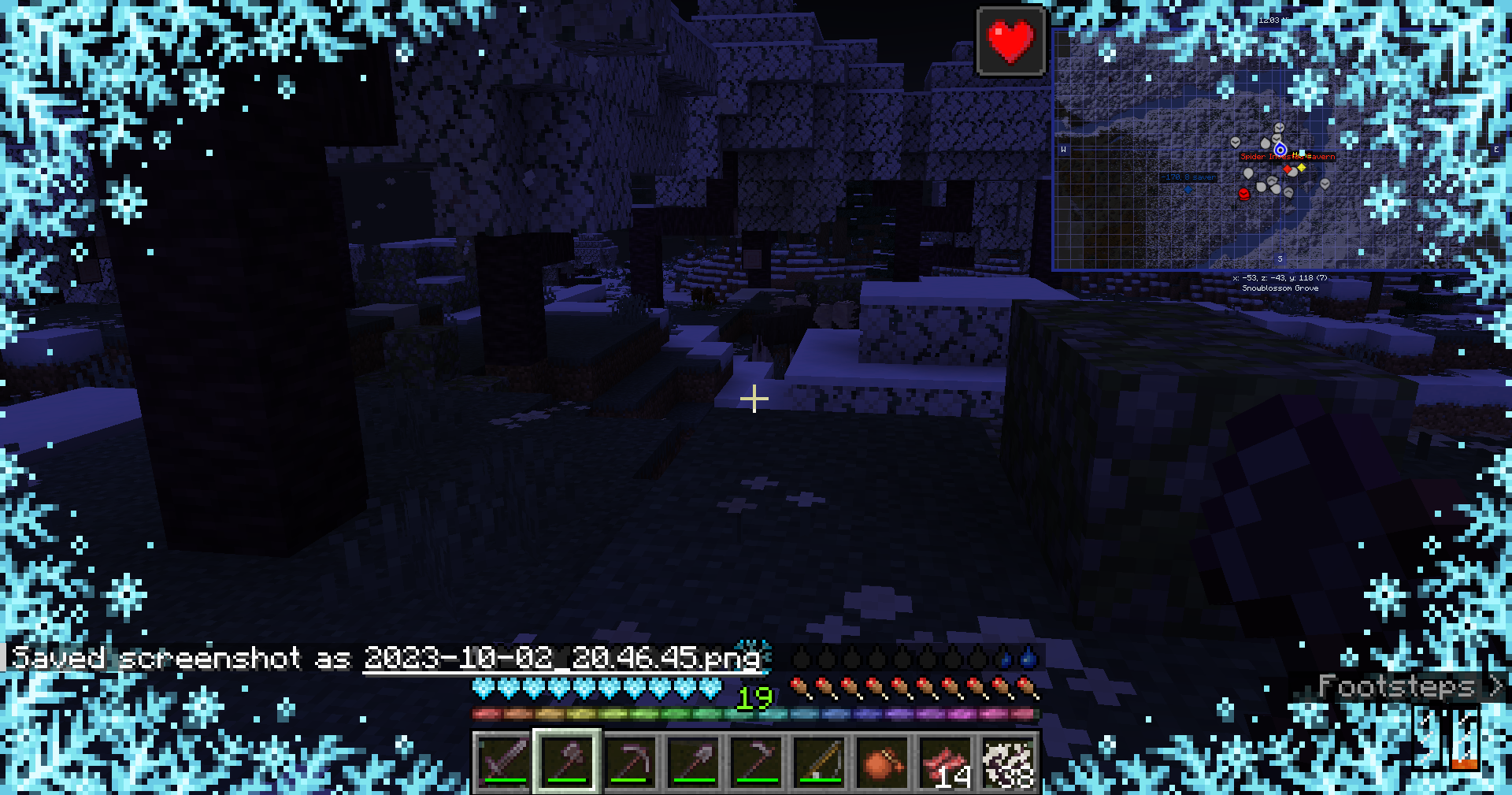
Task: Click the player arrow marker on the minimap
Action: tap(1280, 150)
